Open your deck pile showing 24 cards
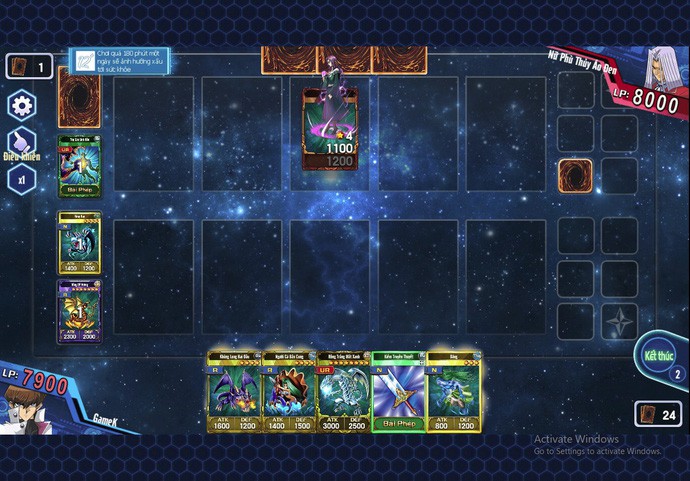The height and width of the screenshot is (481, 690). tap(657, 414)
